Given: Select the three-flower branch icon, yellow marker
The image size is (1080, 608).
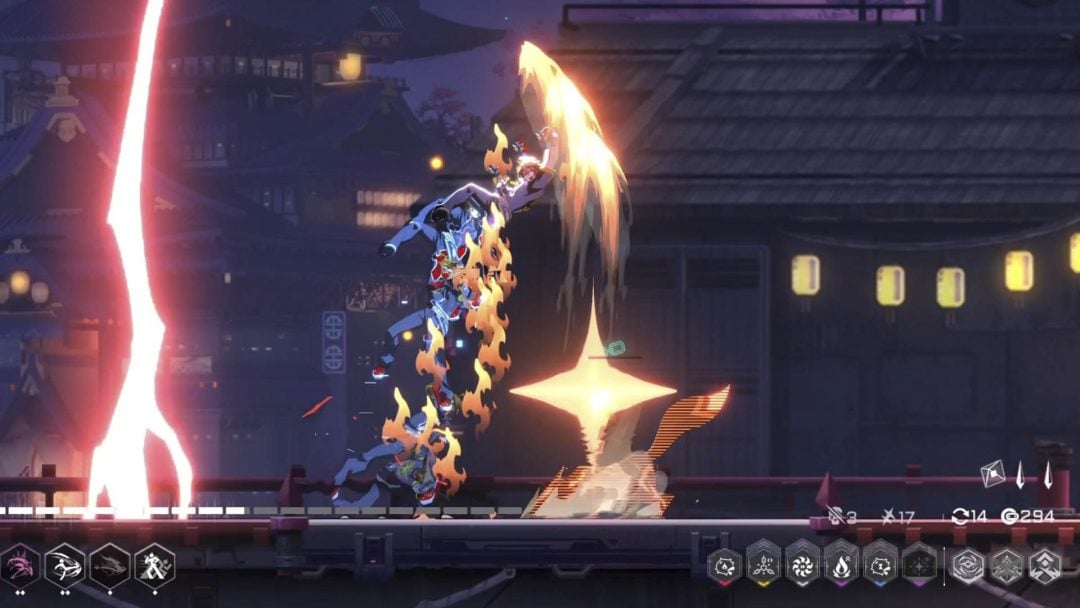Looking at the screenshot, I should click(x=764, y=565).
